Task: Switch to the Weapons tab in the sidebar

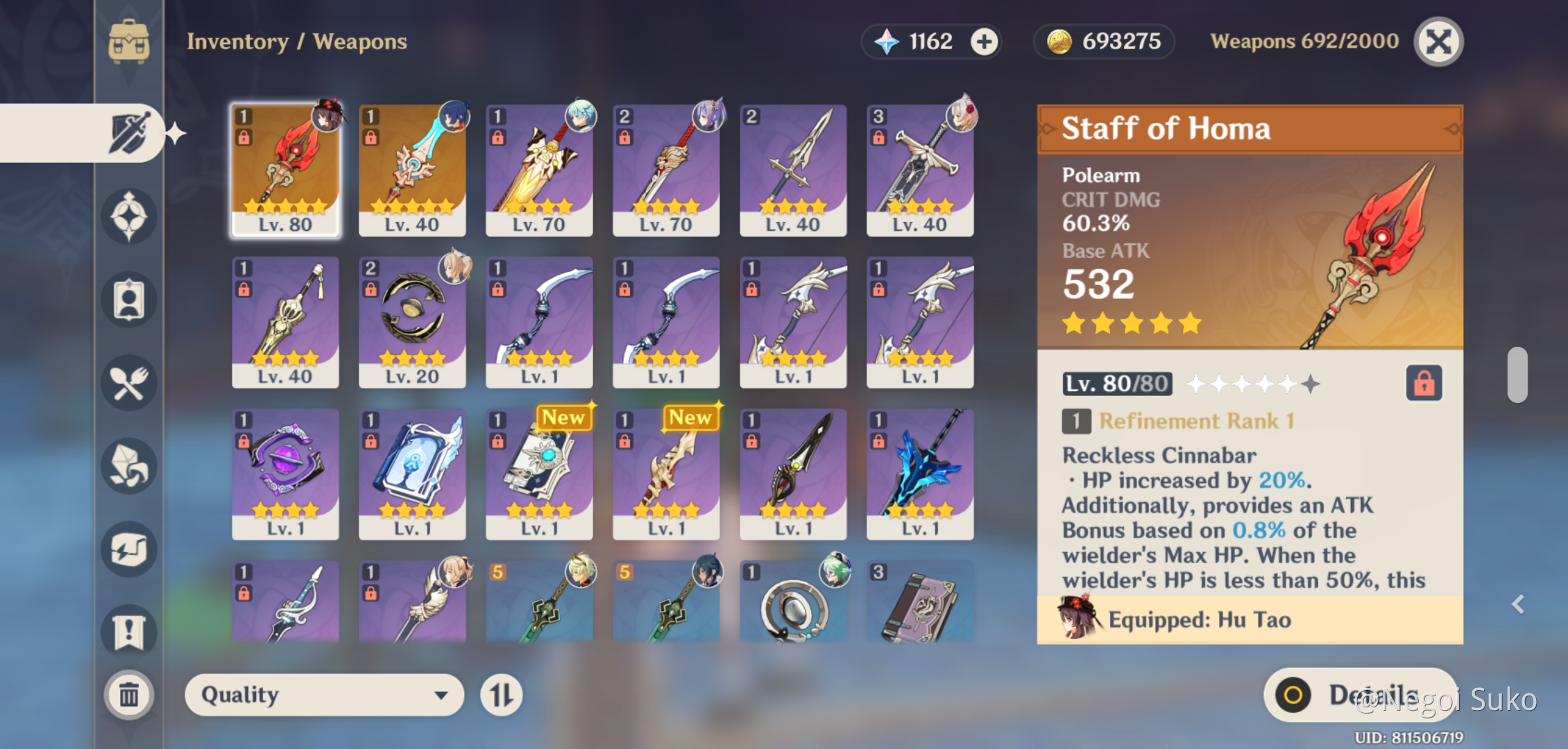Action: pyautogui.click(x=128, y=132)
